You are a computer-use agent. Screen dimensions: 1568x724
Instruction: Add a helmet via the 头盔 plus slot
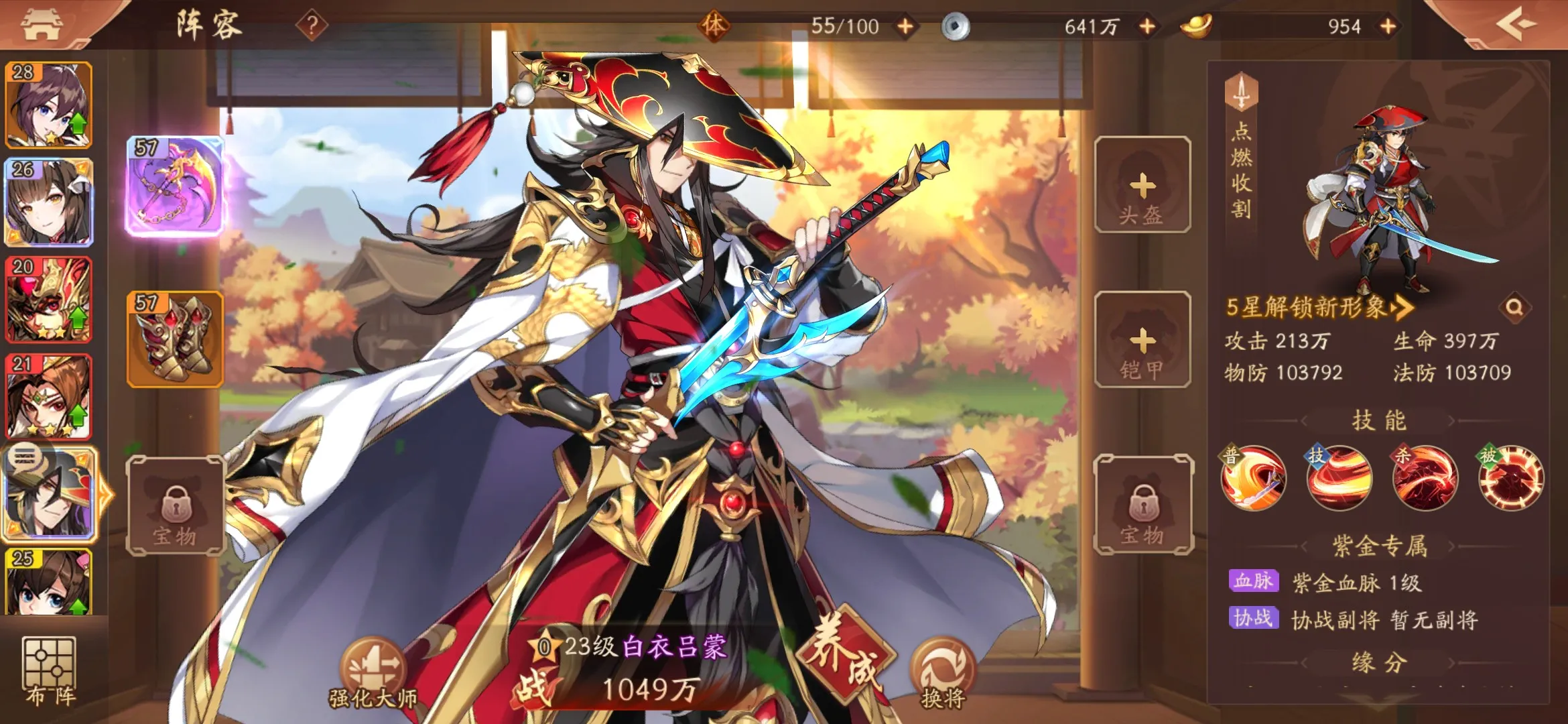[x=1142, y=188]
